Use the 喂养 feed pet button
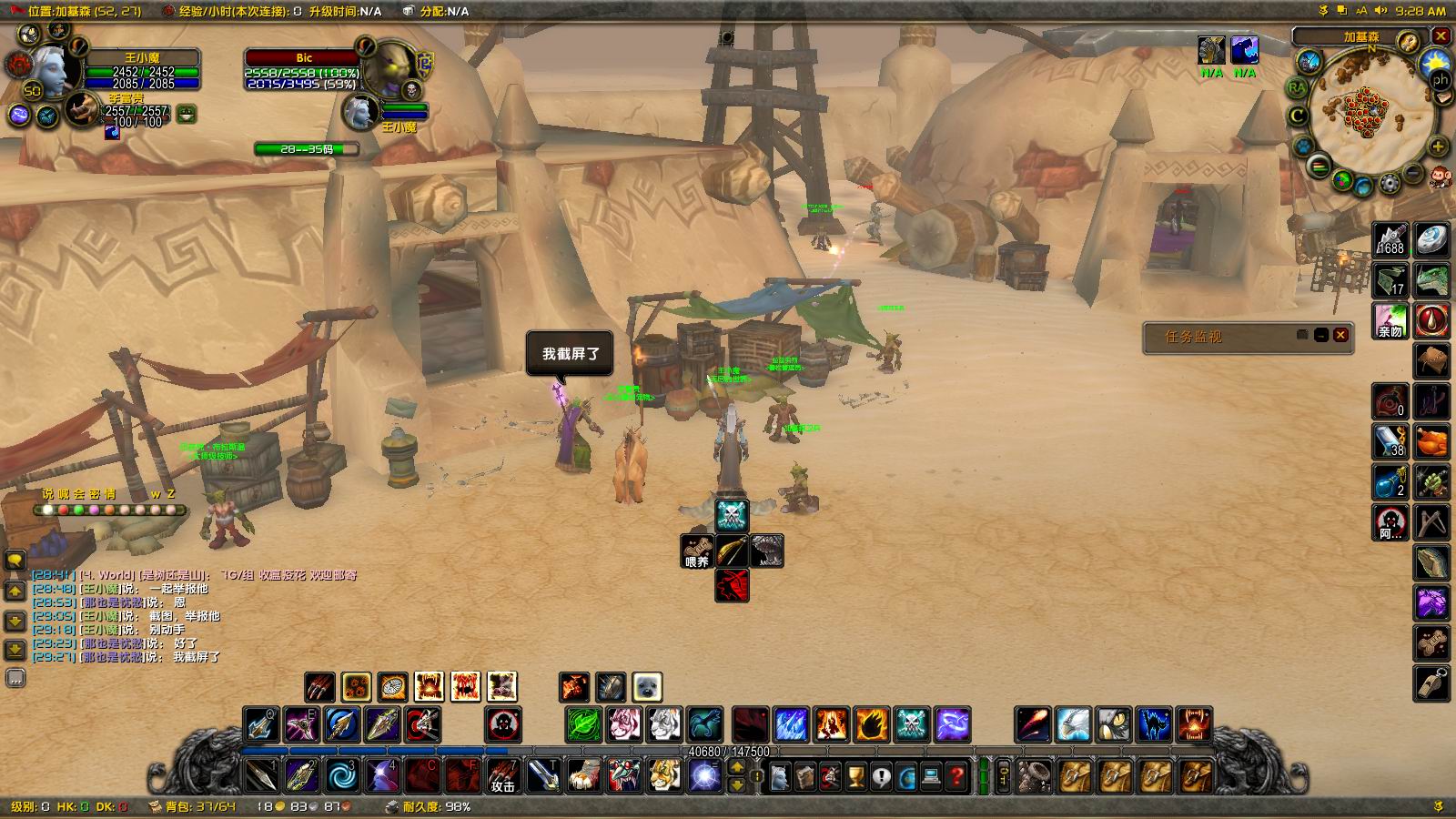 [696, 551]
